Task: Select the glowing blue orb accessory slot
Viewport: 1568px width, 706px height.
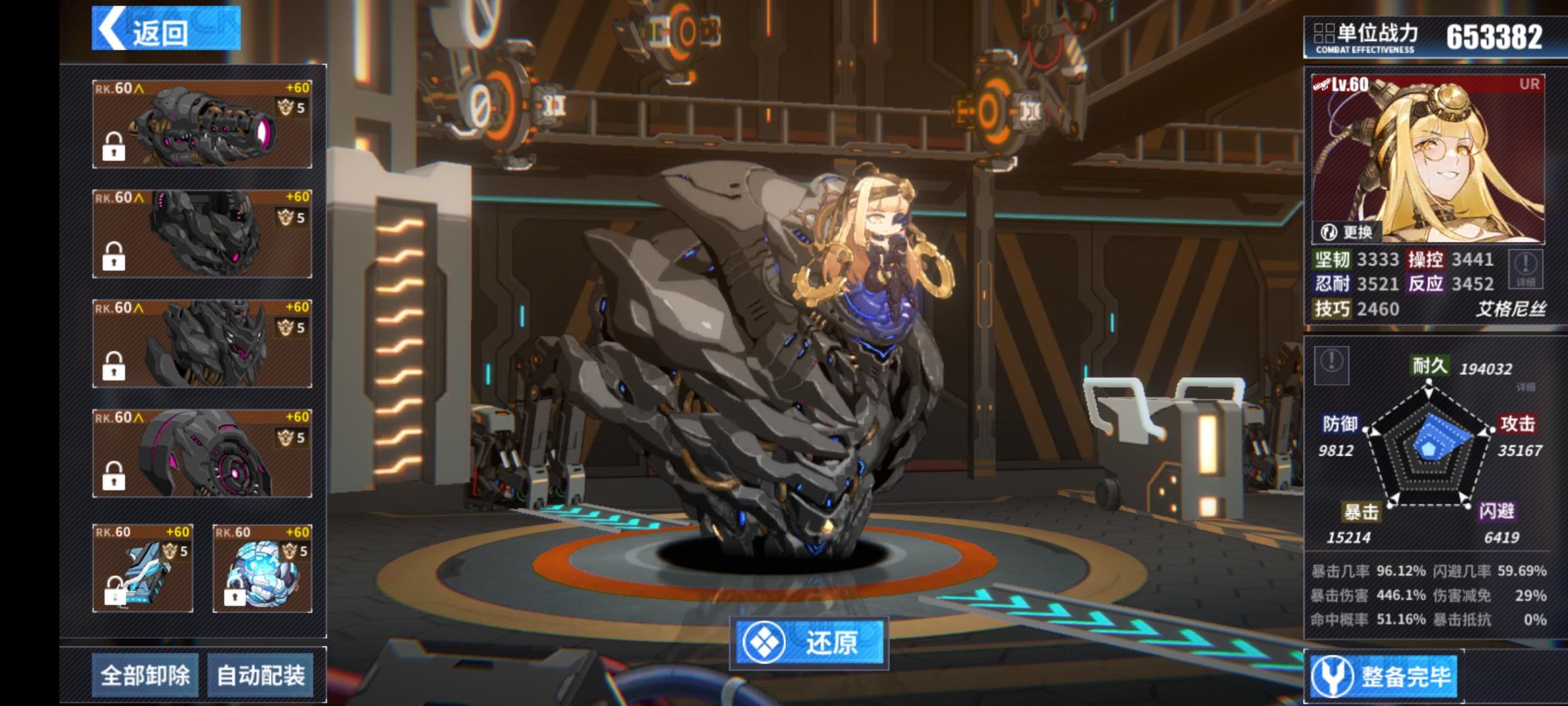Action: pos(262,568)
